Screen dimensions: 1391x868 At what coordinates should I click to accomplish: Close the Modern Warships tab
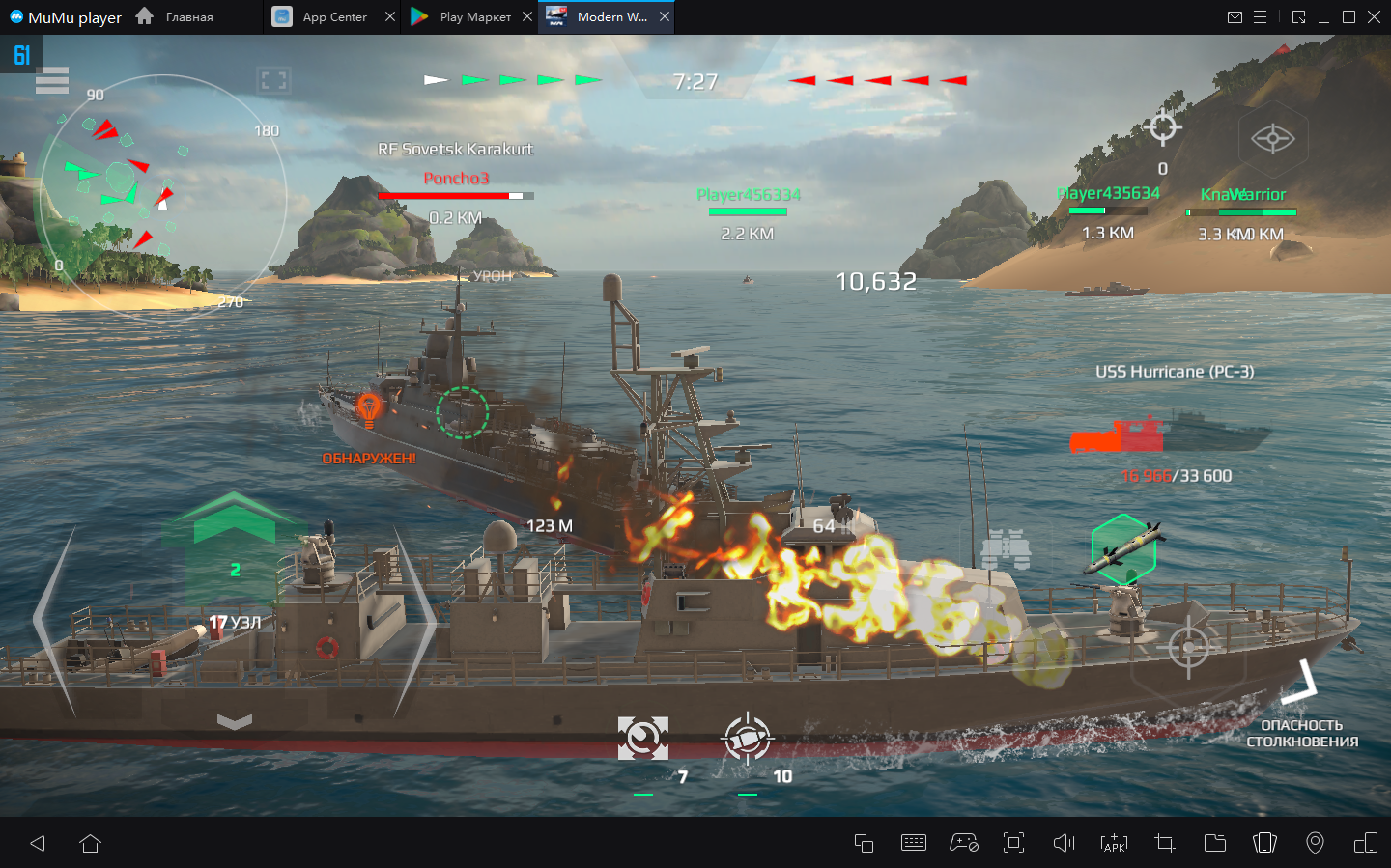(665, 17)
